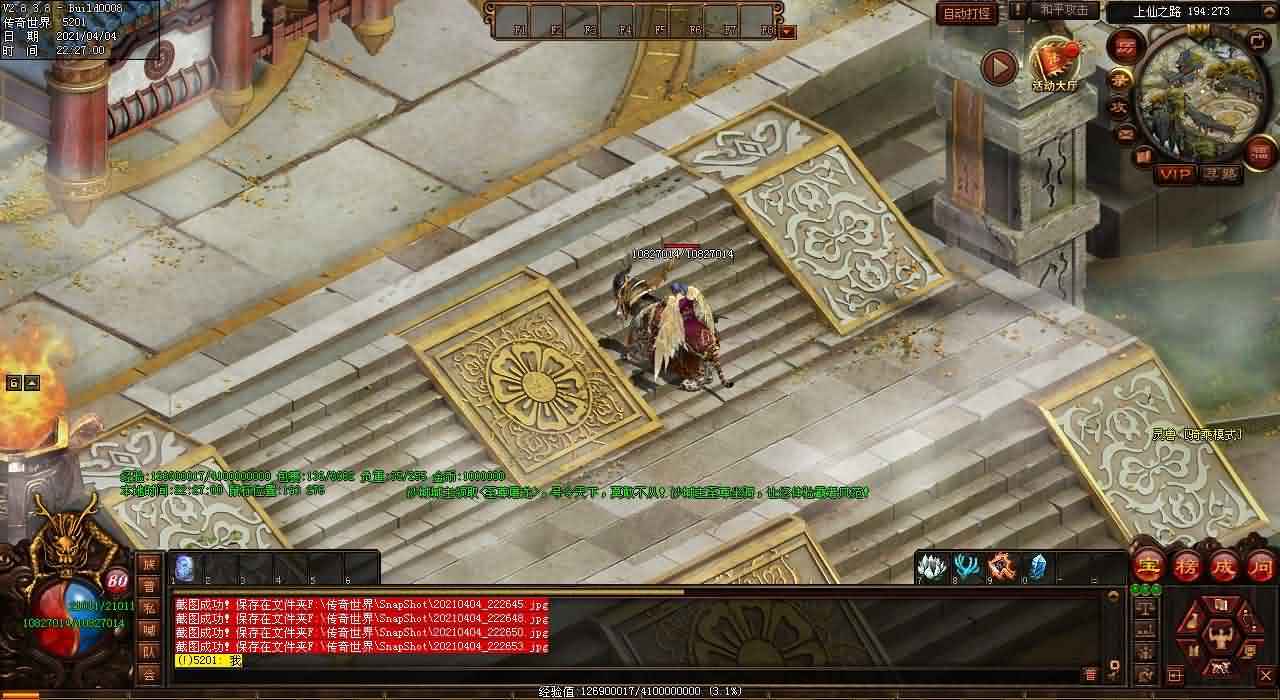1280x700 pixels.
Task: Use the item in hotbar slot 1
Action: [185, 567]
